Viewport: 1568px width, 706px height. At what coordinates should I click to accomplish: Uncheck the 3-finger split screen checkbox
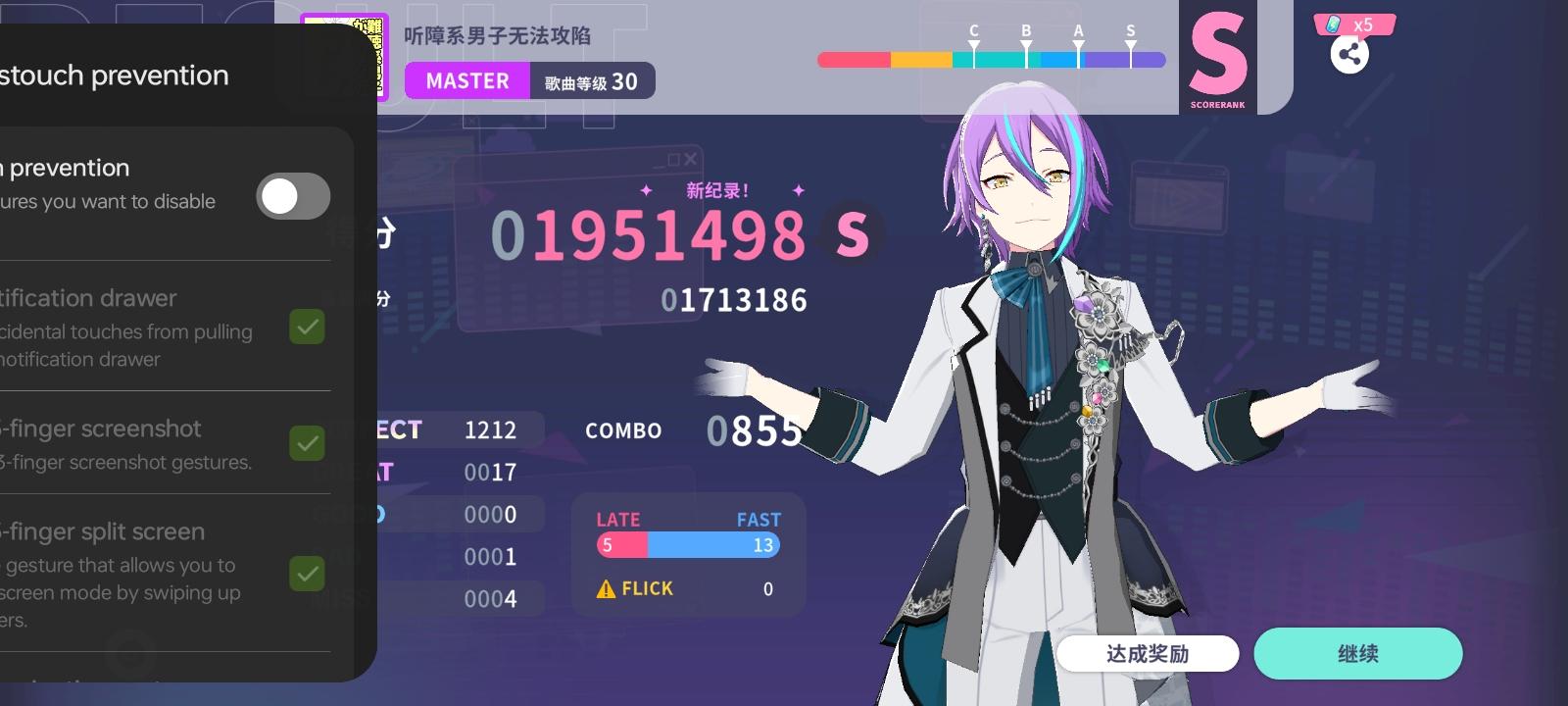pyautogui.click(x=307, y=574)
